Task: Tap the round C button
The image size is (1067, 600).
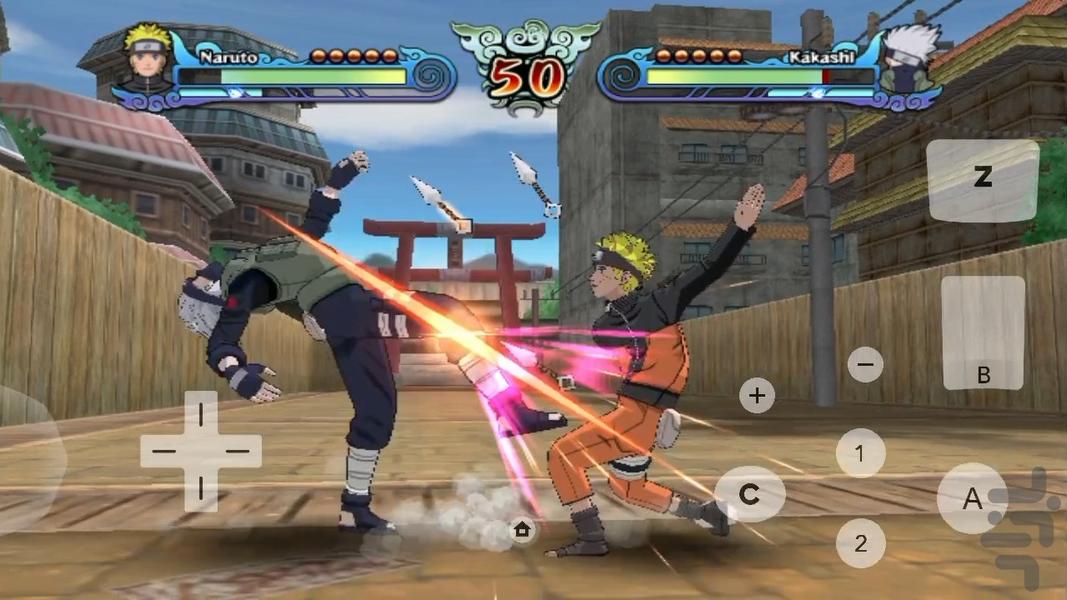Action: (749, 493)
